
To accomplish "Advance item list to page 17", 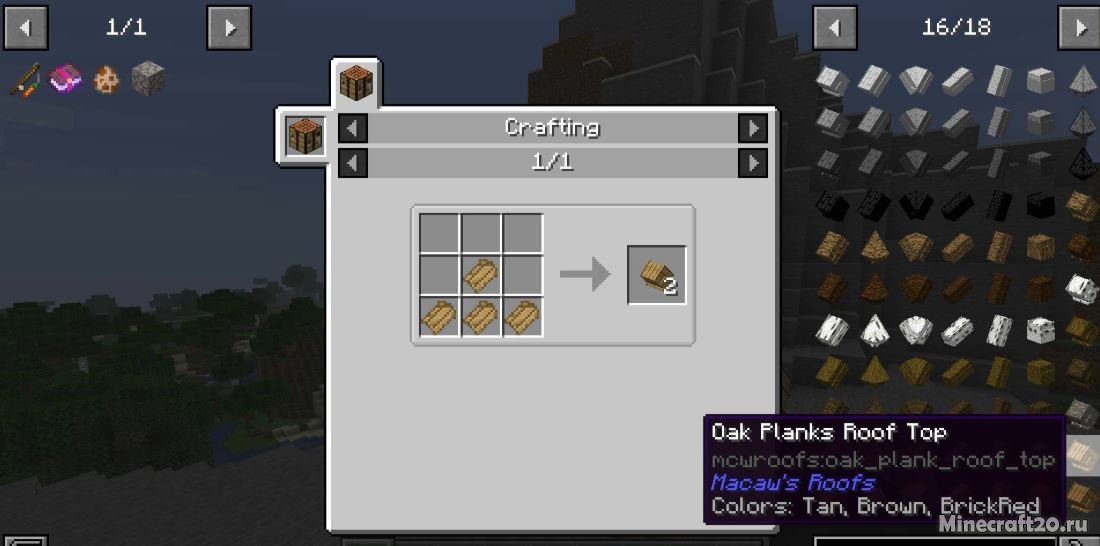I will coord(1080,28).
